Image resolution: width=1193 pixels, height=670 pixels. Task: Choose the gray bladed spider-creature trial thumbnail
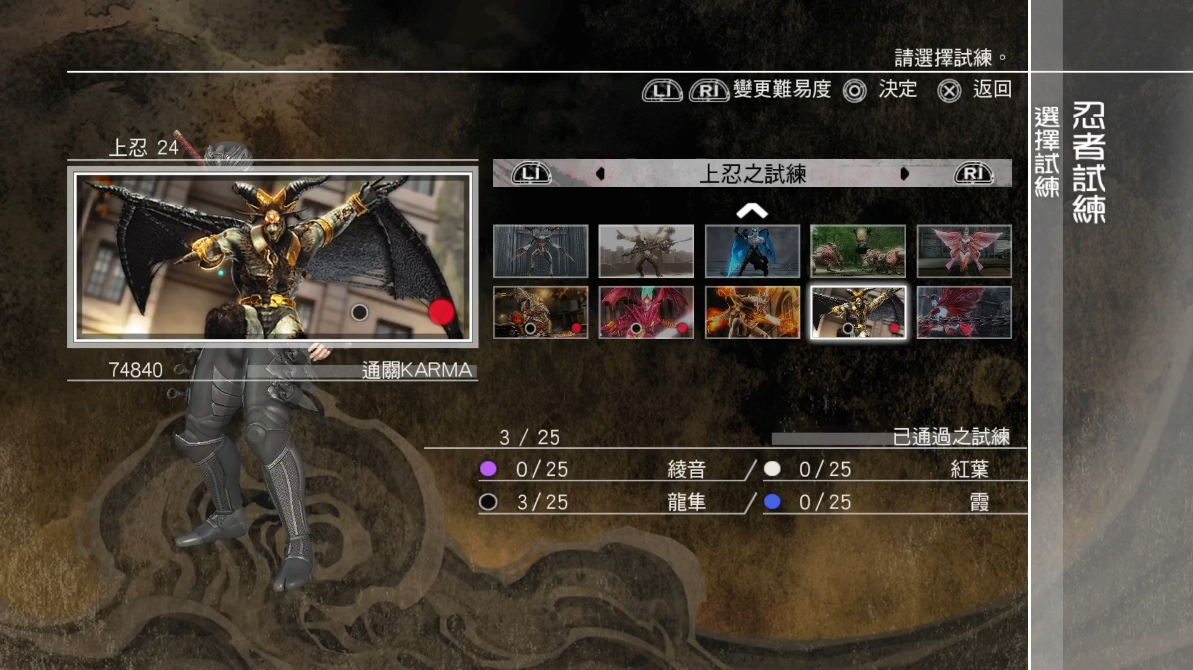(540, 251)
